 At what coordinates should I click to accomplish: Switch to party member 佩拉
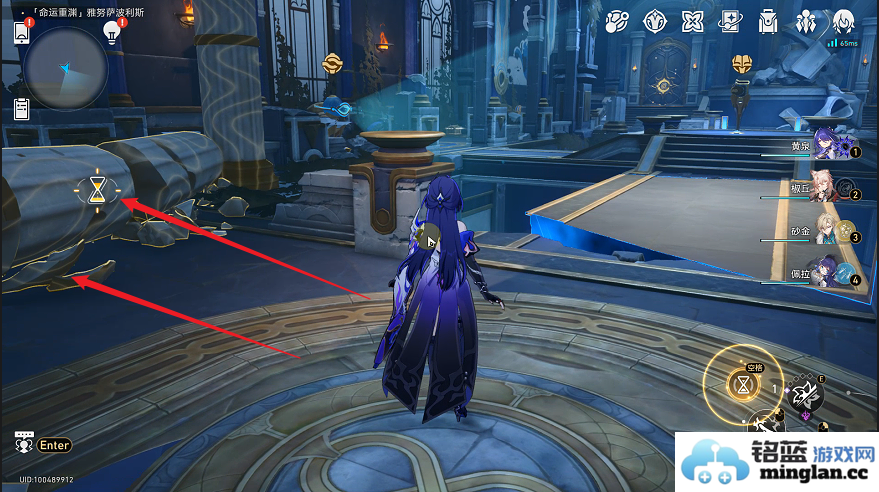(828, 272)
